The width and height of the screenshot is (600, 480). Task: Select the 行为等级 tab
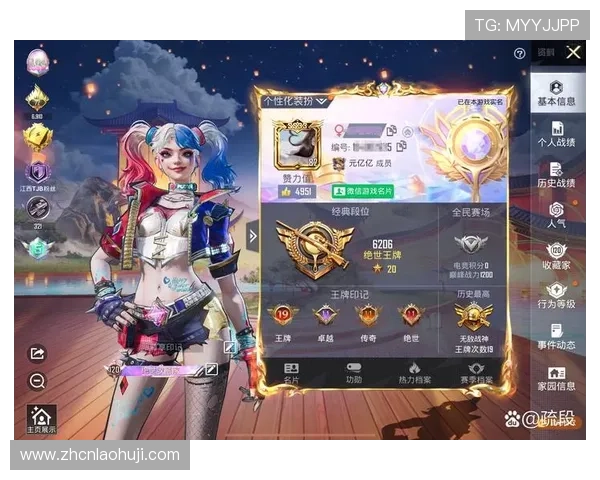click(x=556, y=296)
